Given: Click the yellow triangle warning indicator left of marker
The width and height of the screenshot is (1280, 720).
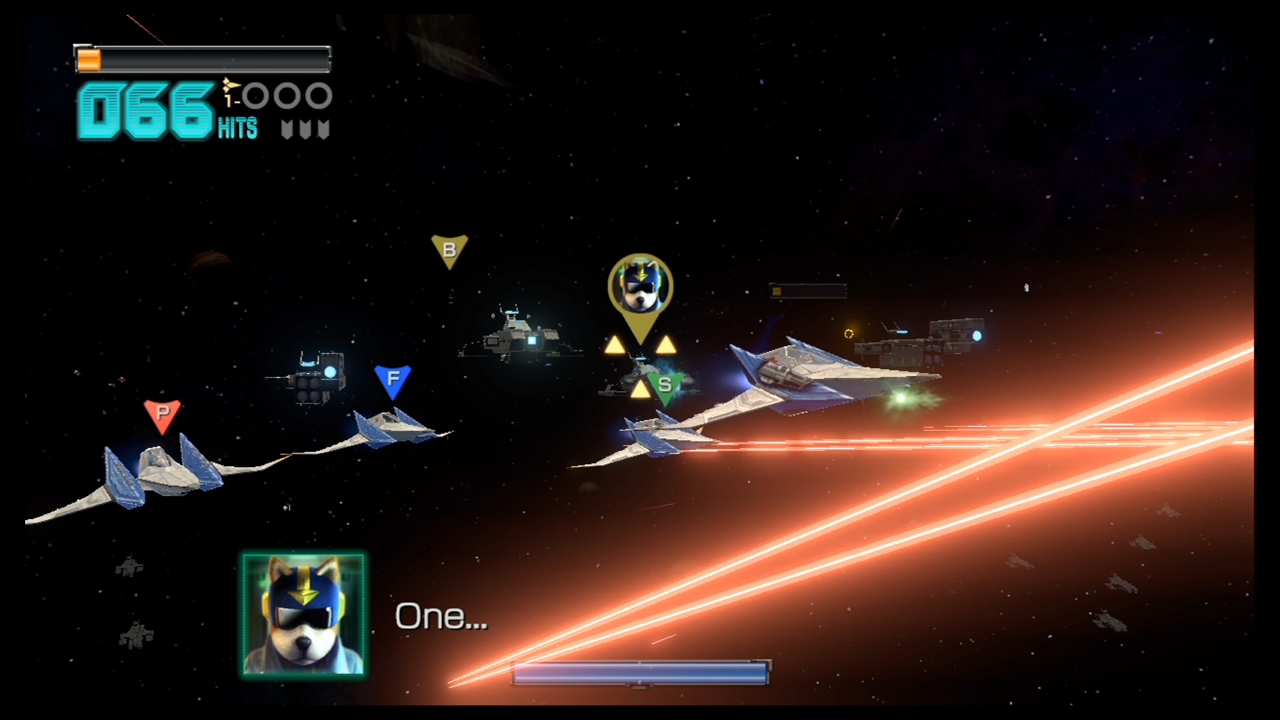Looking at the screenshot, I should pos(616,345).
